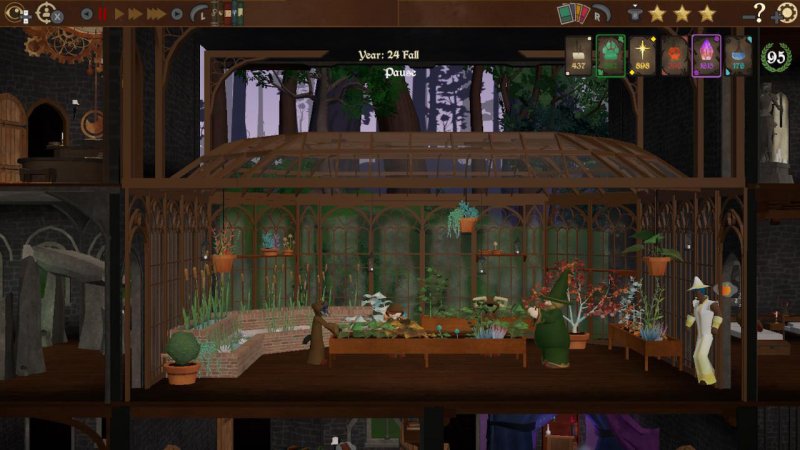Open the colored cards deck
This screenshot has width=800, height=450.
click(573, 13)
